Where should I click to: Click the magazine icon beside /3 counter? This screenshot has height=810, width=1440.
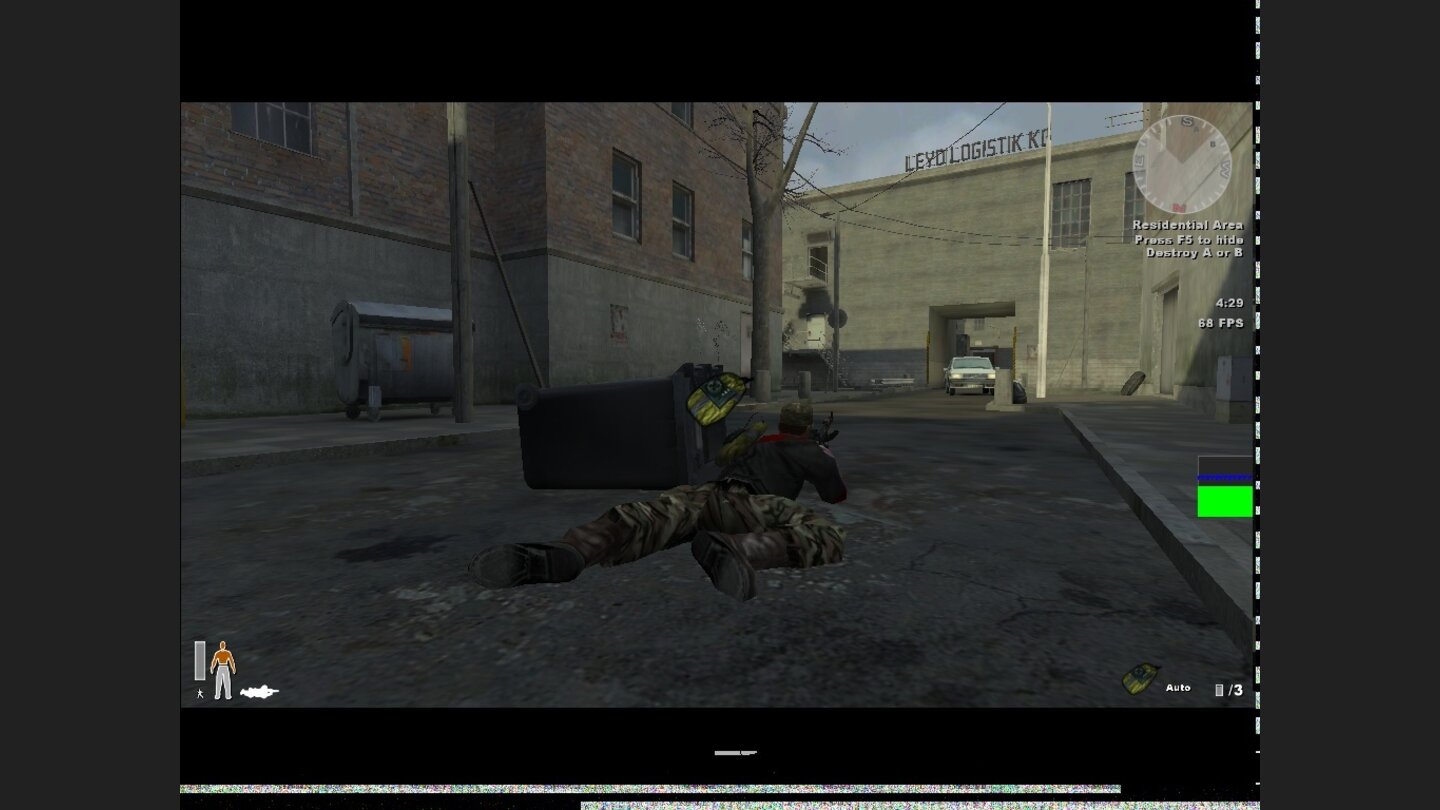pos(1219,688)
